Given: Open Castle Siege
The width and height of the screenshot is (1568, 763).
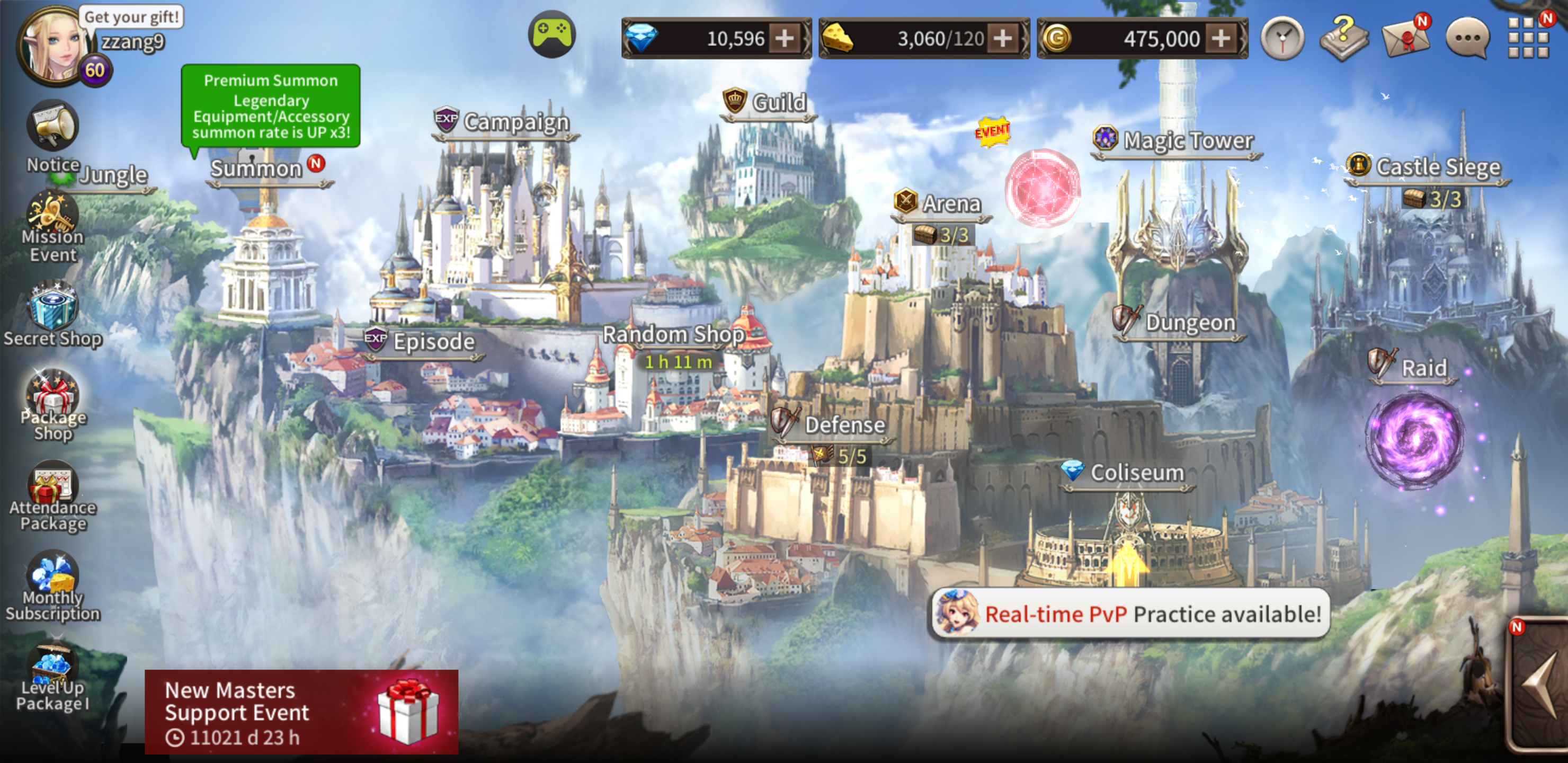Looking at the screenshot, I should point(1437,167).
